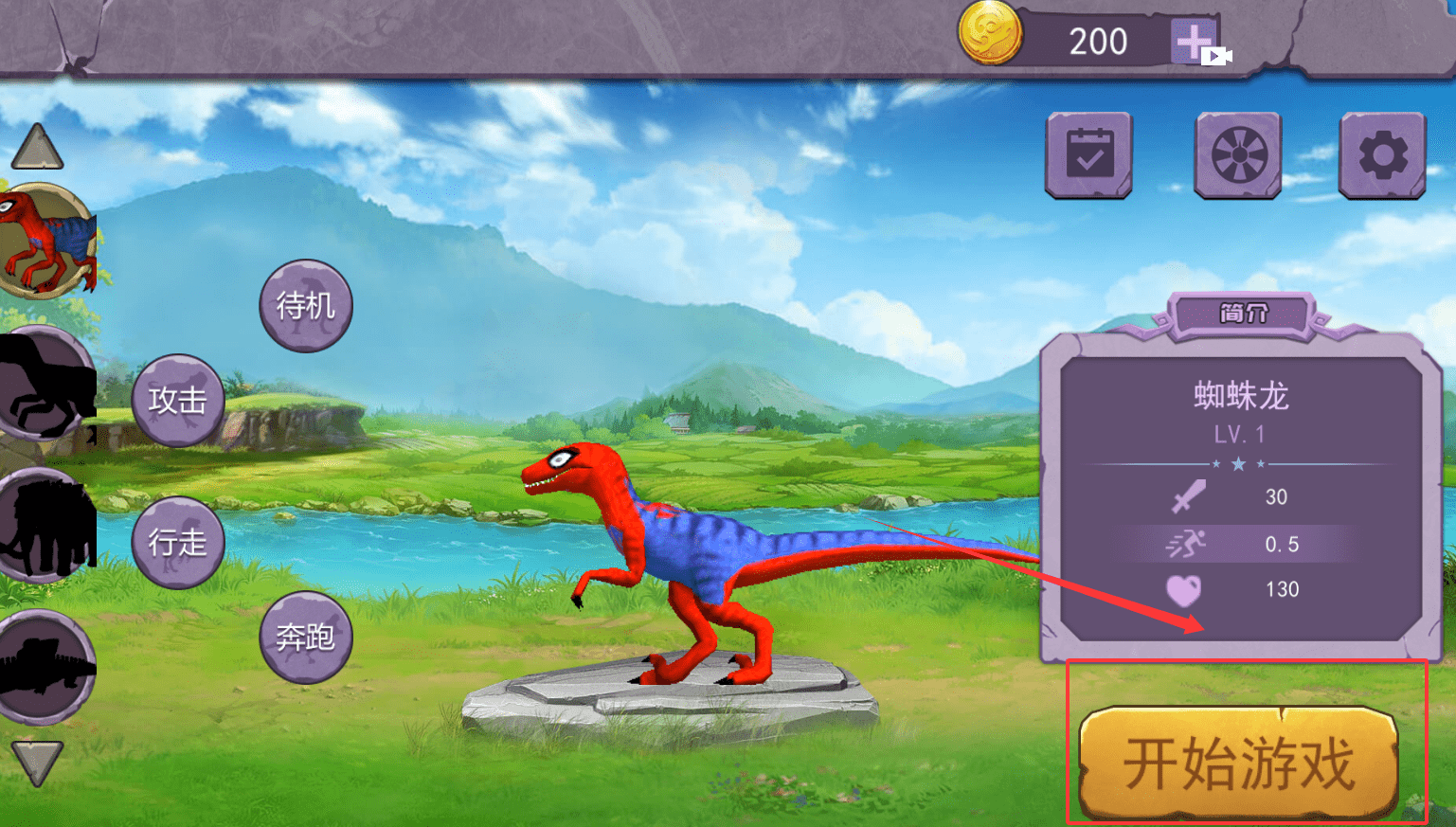The image size is (1456, 827).
Task: Play the 待机 idle animation
Action: pyautogui.click(x=306, y=306)
